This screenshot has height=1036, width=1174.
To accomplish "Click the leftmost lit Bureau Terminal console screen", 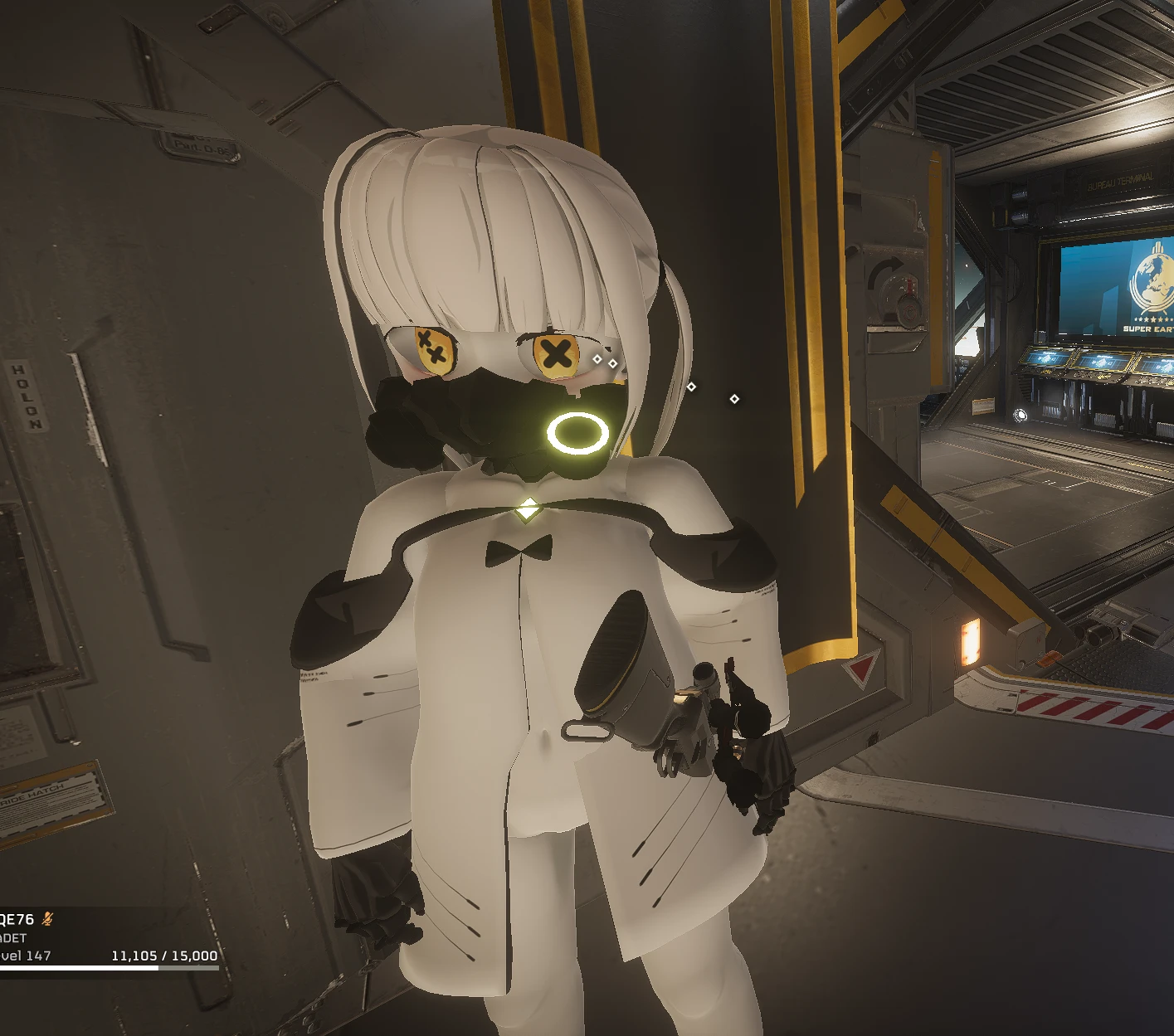I will coord(1047,358).
